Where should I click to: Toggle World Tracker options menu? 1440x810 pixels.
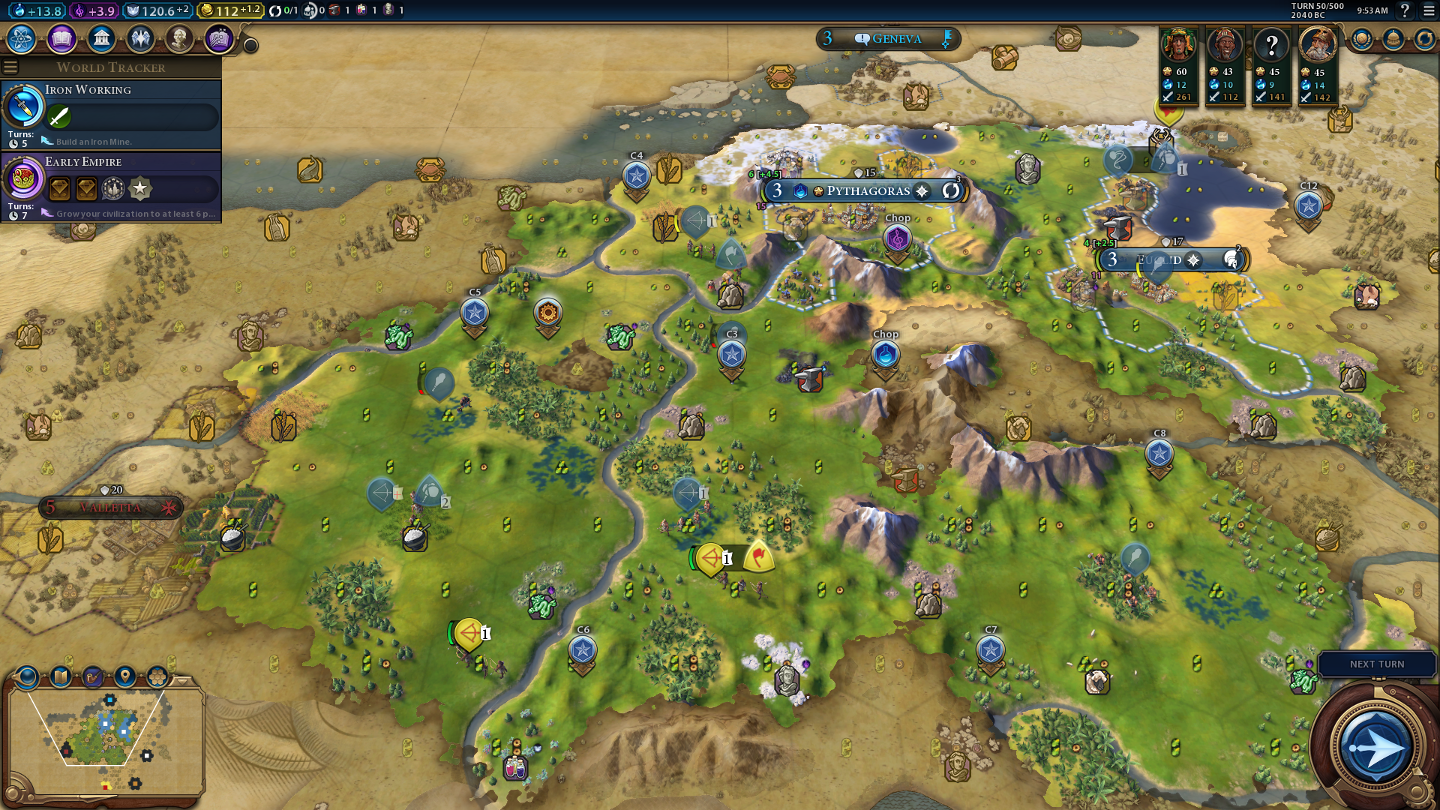[x=11, y=67]
